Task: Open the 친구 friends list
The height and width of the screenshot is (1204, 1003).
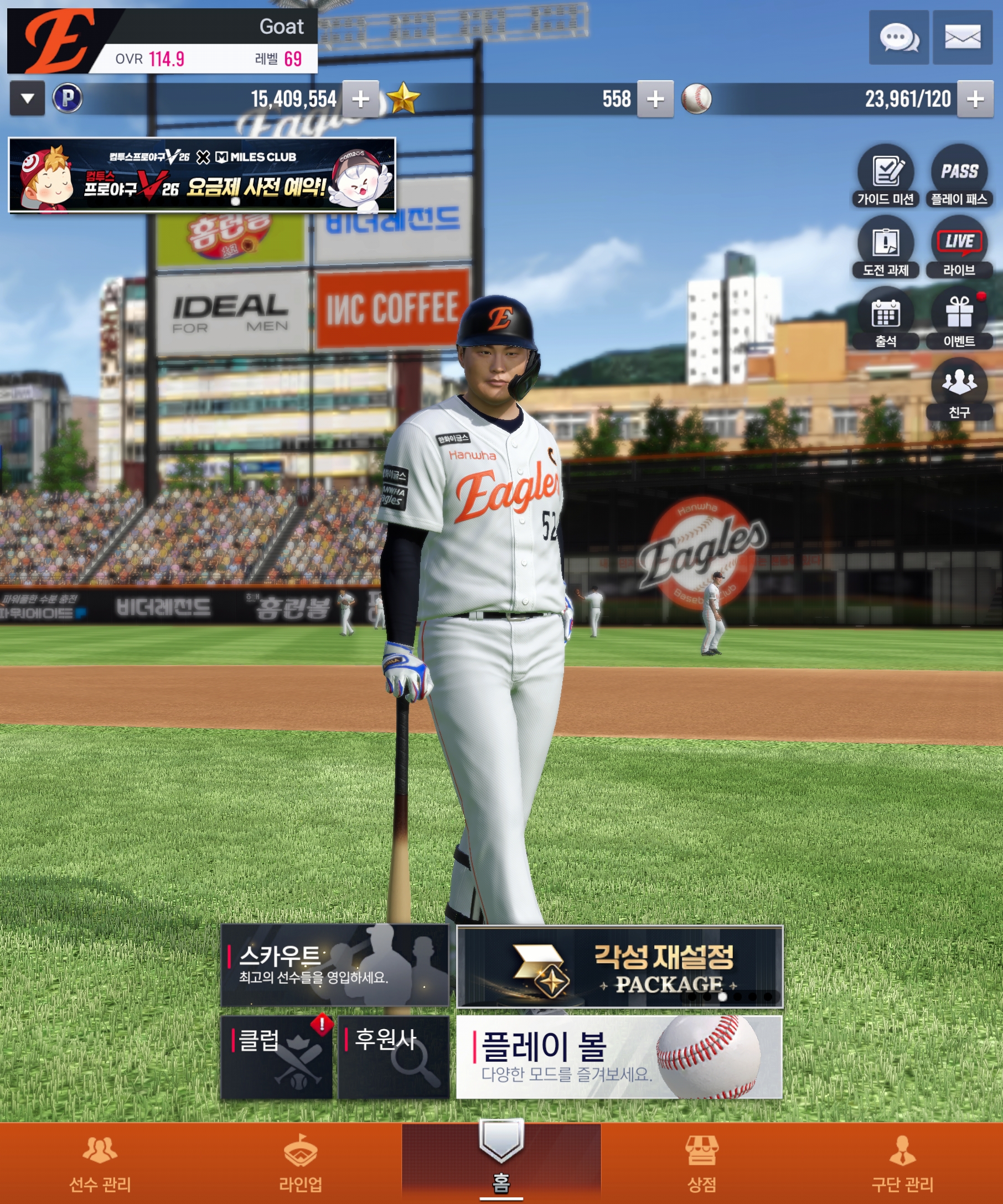Action: tap(959, 389)
